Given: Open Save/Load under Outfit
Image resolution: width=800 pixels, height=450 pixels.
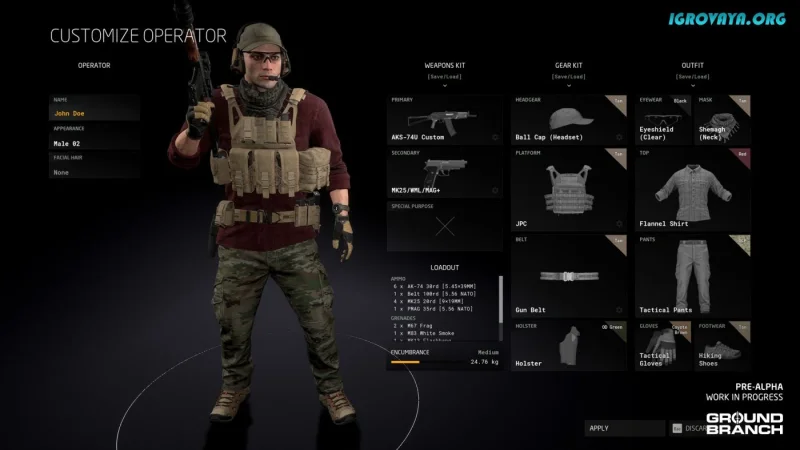Looking at the screenshot, I should pos(692,76).
